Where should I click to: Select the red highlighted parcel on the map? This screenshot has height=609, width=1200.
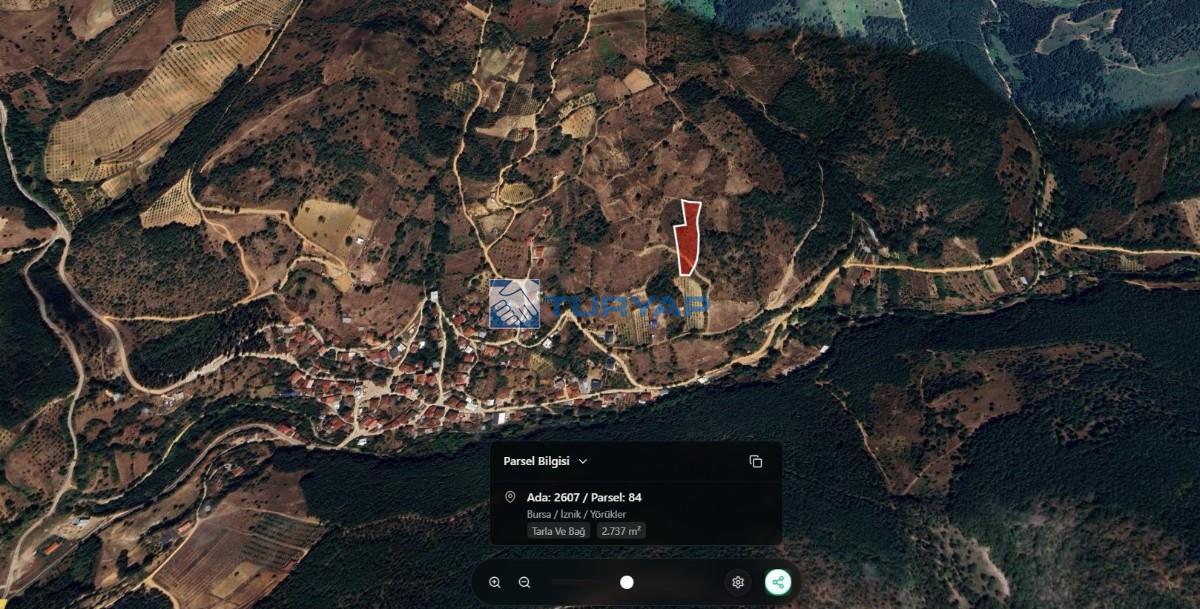point(686,240)
